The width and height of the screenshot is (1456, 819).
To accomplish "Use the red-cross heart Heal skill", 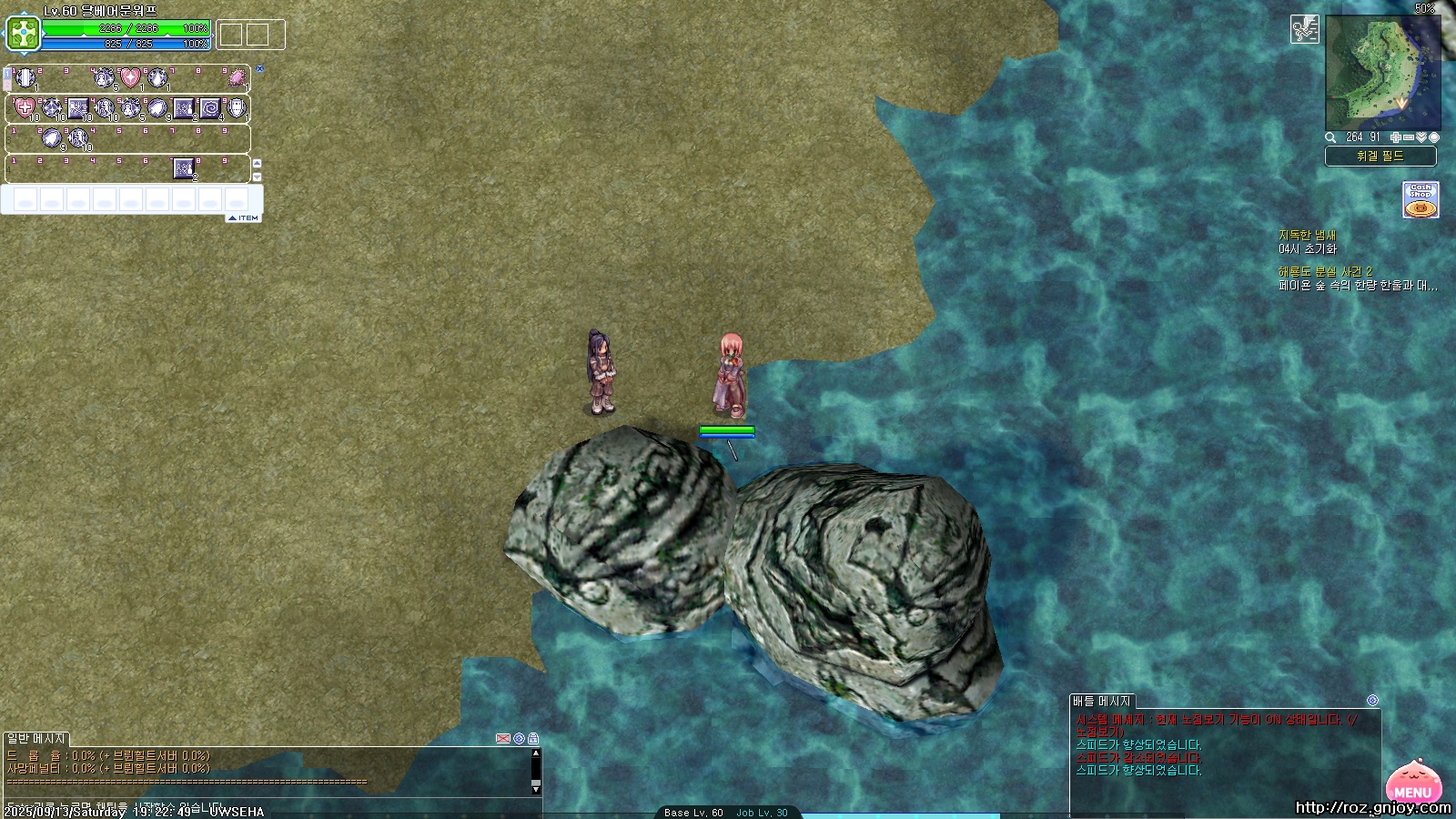I will pos(25,109).
